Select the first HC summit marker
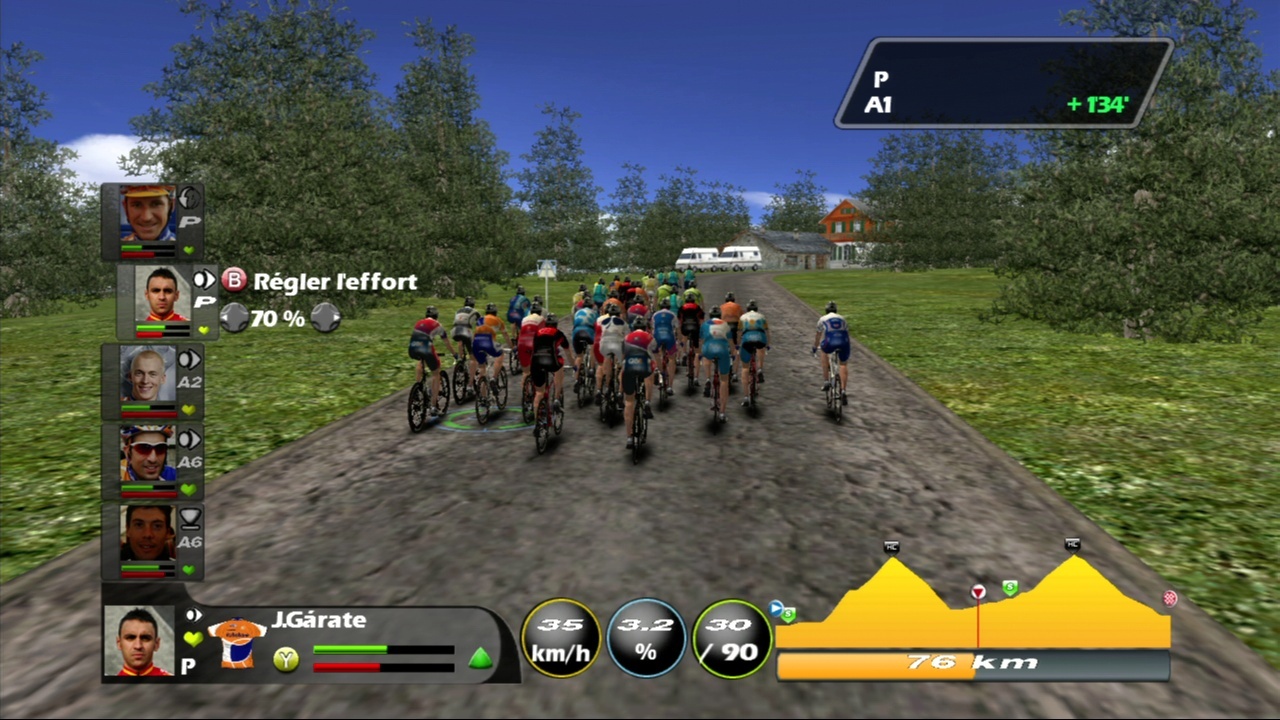Screen dimensions: 1280x720 click(892, 546)
